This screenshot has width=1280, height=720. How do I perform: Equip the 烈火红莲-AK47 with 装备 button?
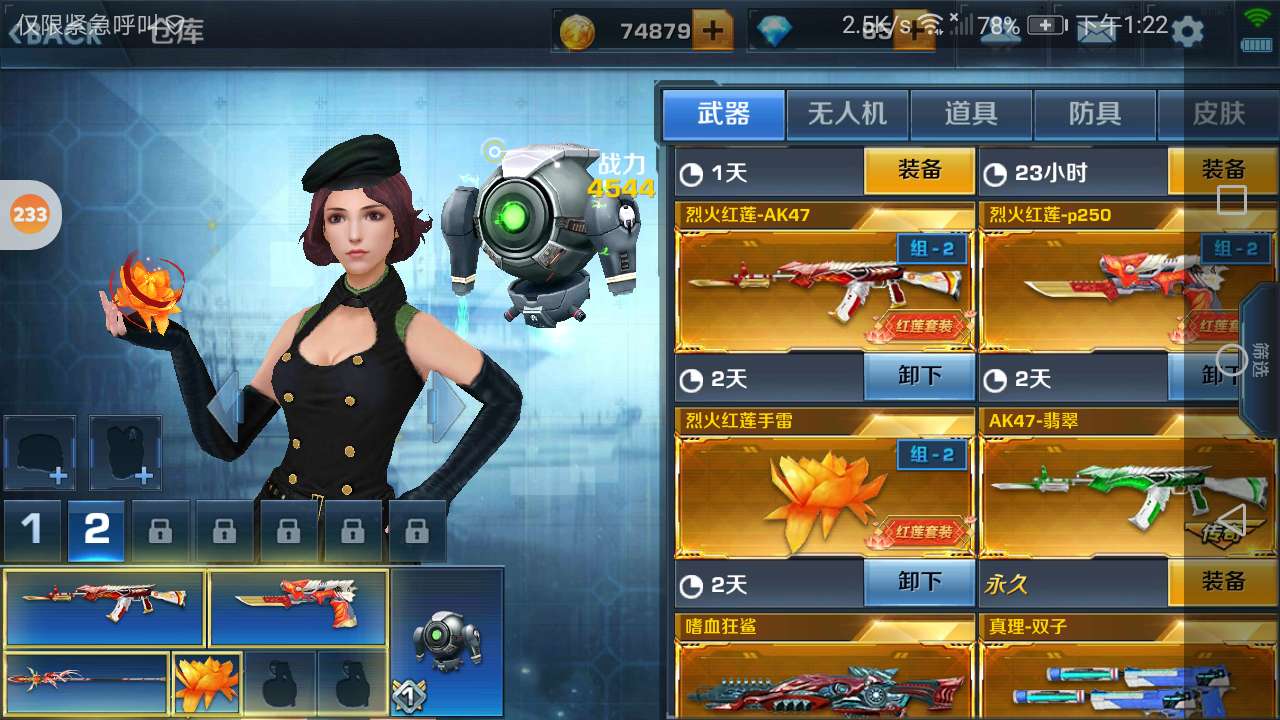coord(919,171)
